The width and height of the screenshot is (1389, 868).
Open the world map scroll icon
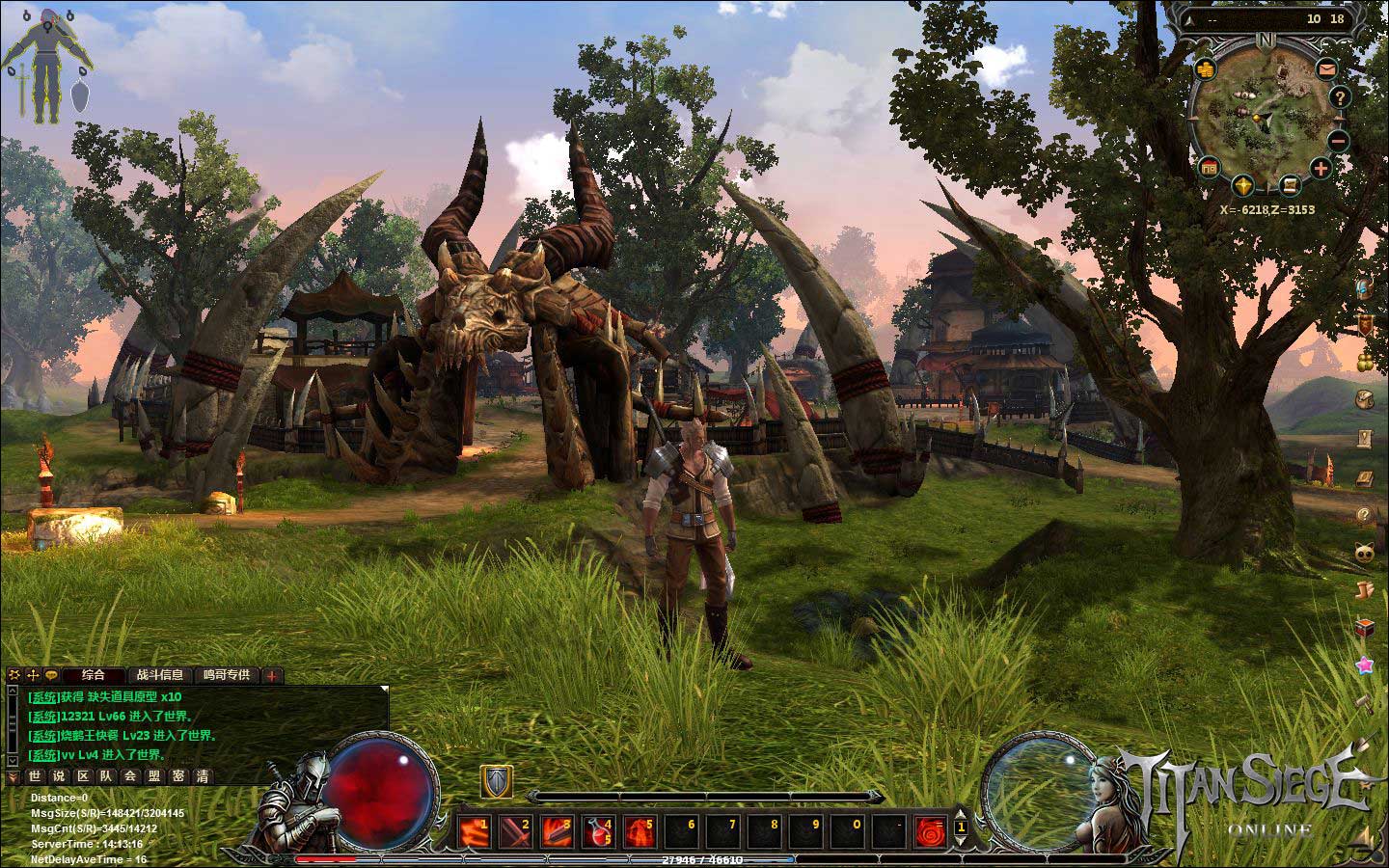tap(1289, 185)
